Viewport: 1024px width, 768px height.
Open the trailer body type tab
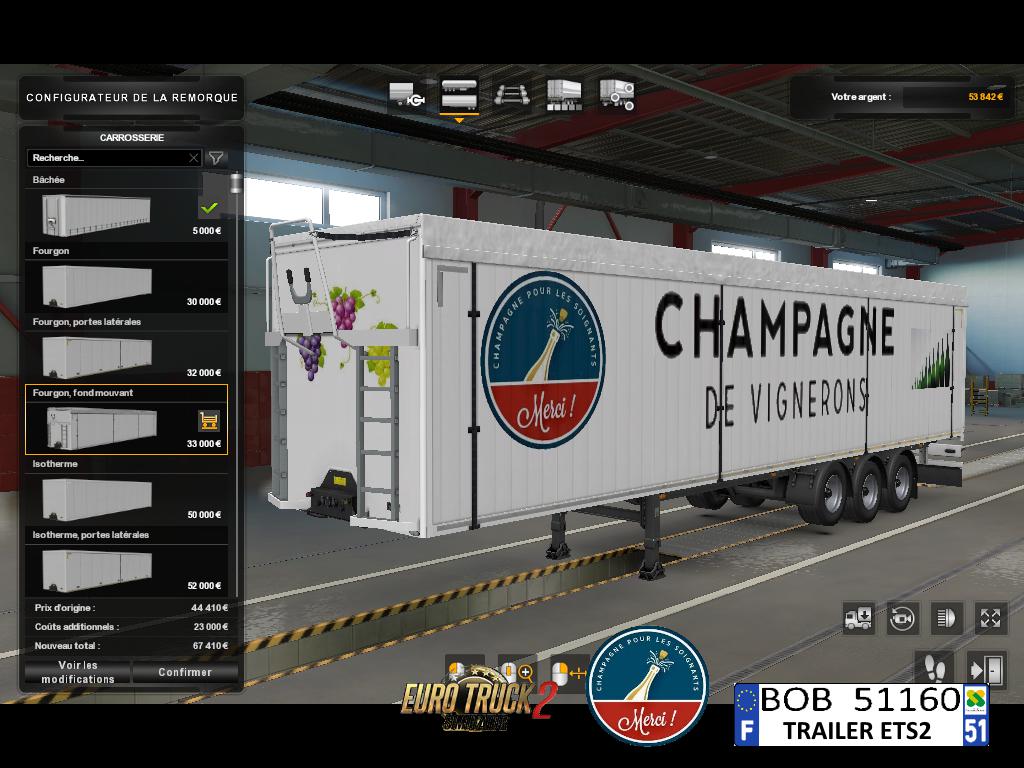[459, 96]
